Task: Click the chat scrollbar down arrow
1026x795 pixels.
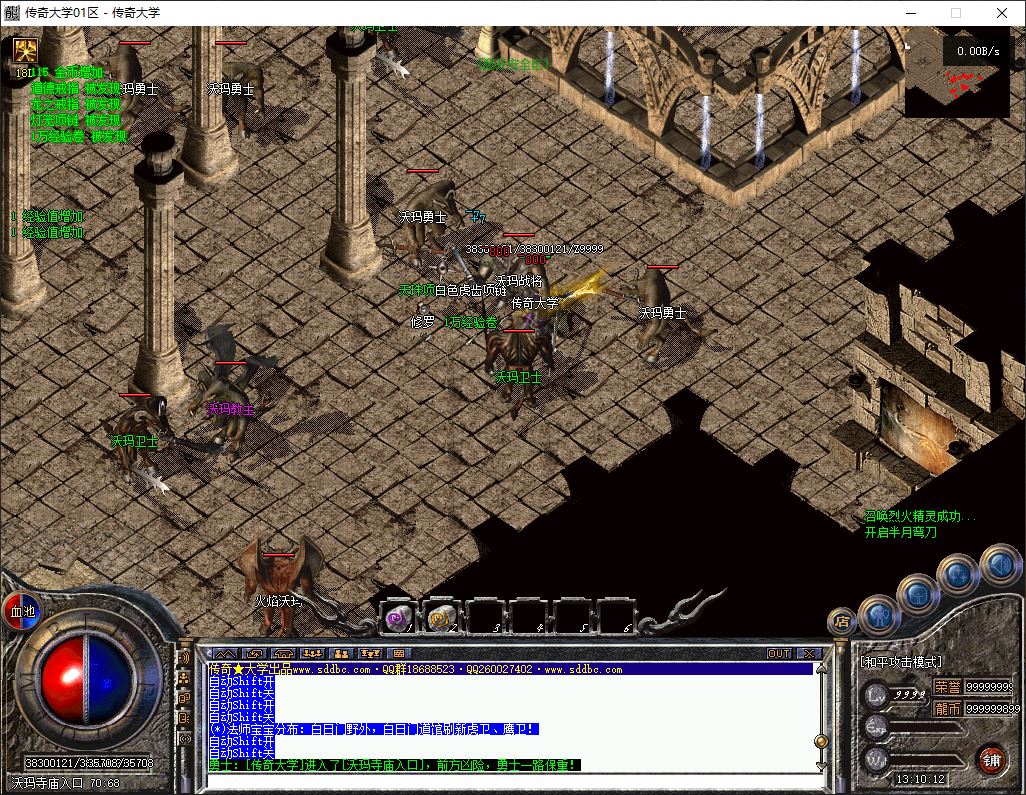Action: click(821, 764)
